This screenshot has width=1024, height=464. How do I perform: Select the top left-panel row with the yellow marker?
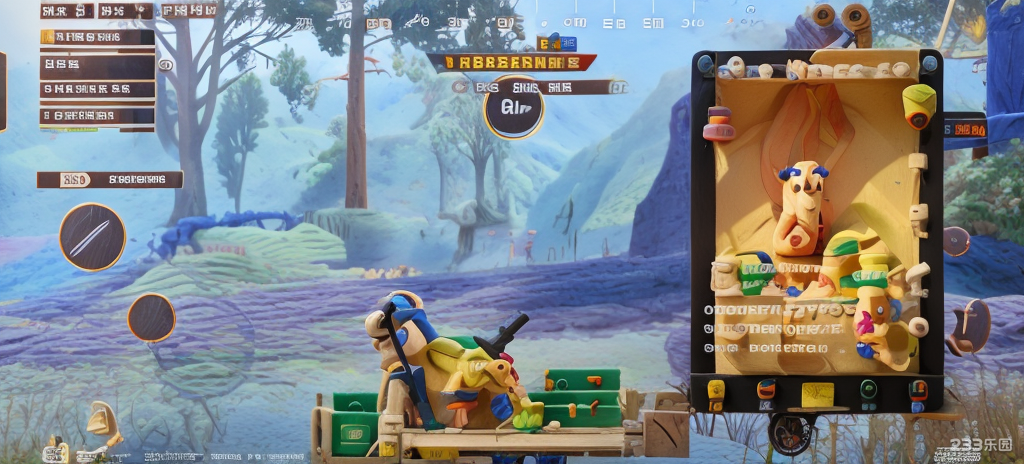tap(98, 37)
